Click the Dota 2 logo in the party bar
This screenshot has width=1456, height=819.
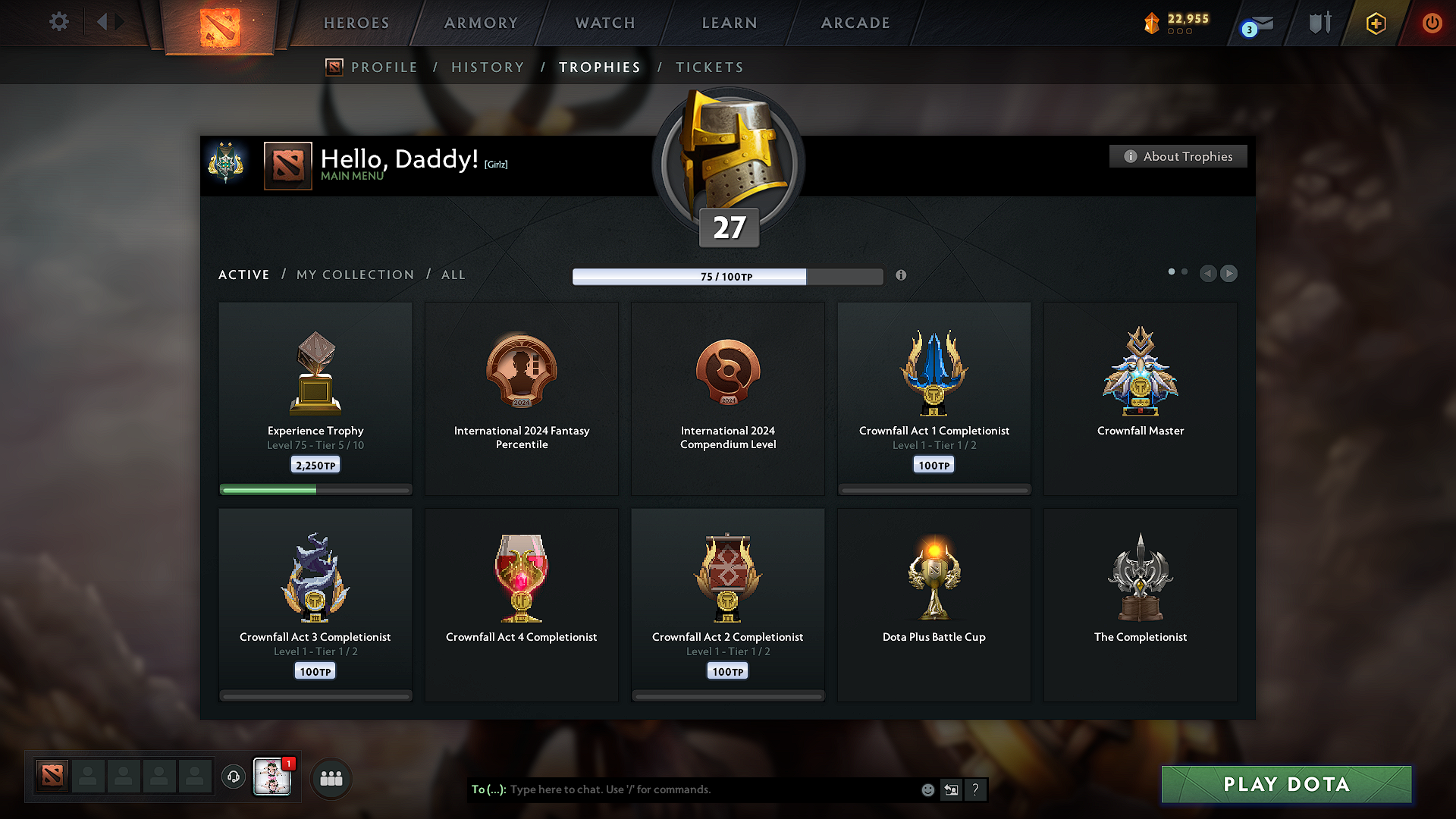tap(51, 775)
